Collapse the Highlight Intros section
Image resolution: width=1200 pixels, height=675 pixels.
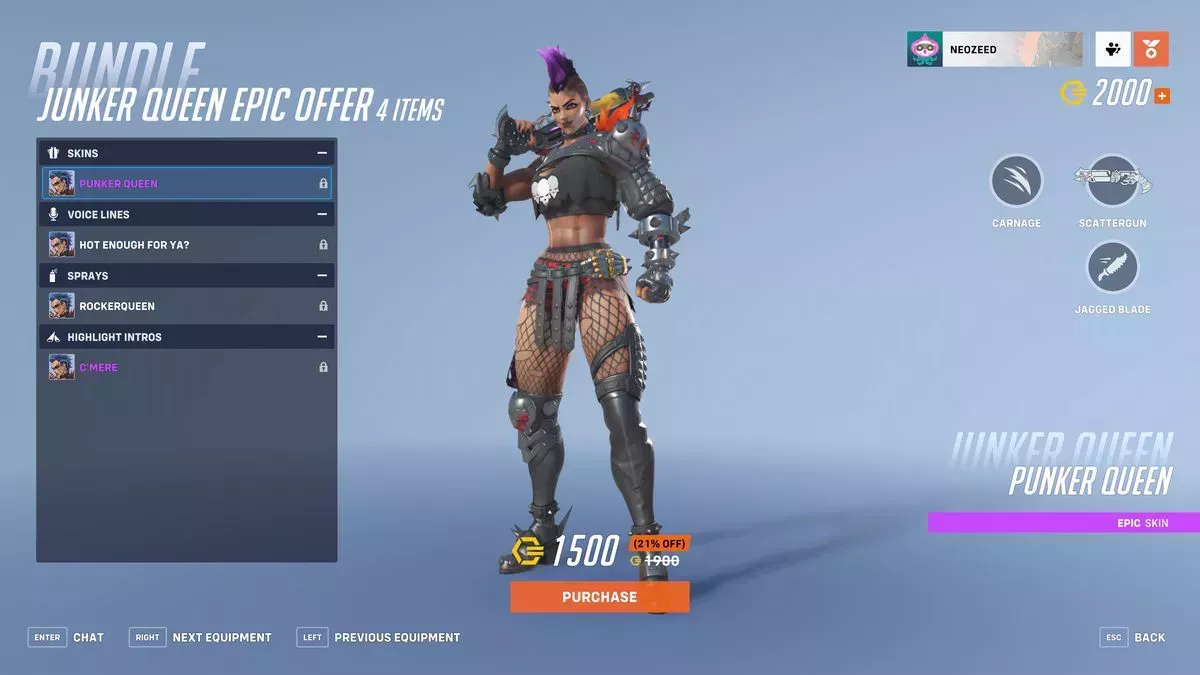322,337
